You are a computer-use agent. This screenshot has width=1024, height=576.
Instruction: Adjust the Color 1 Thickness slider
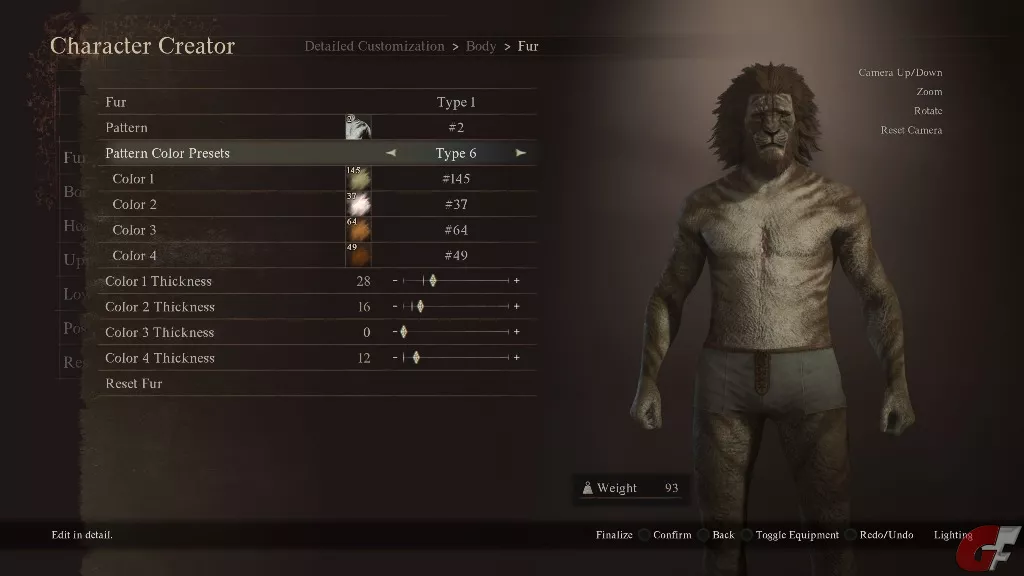coord(433,281)
